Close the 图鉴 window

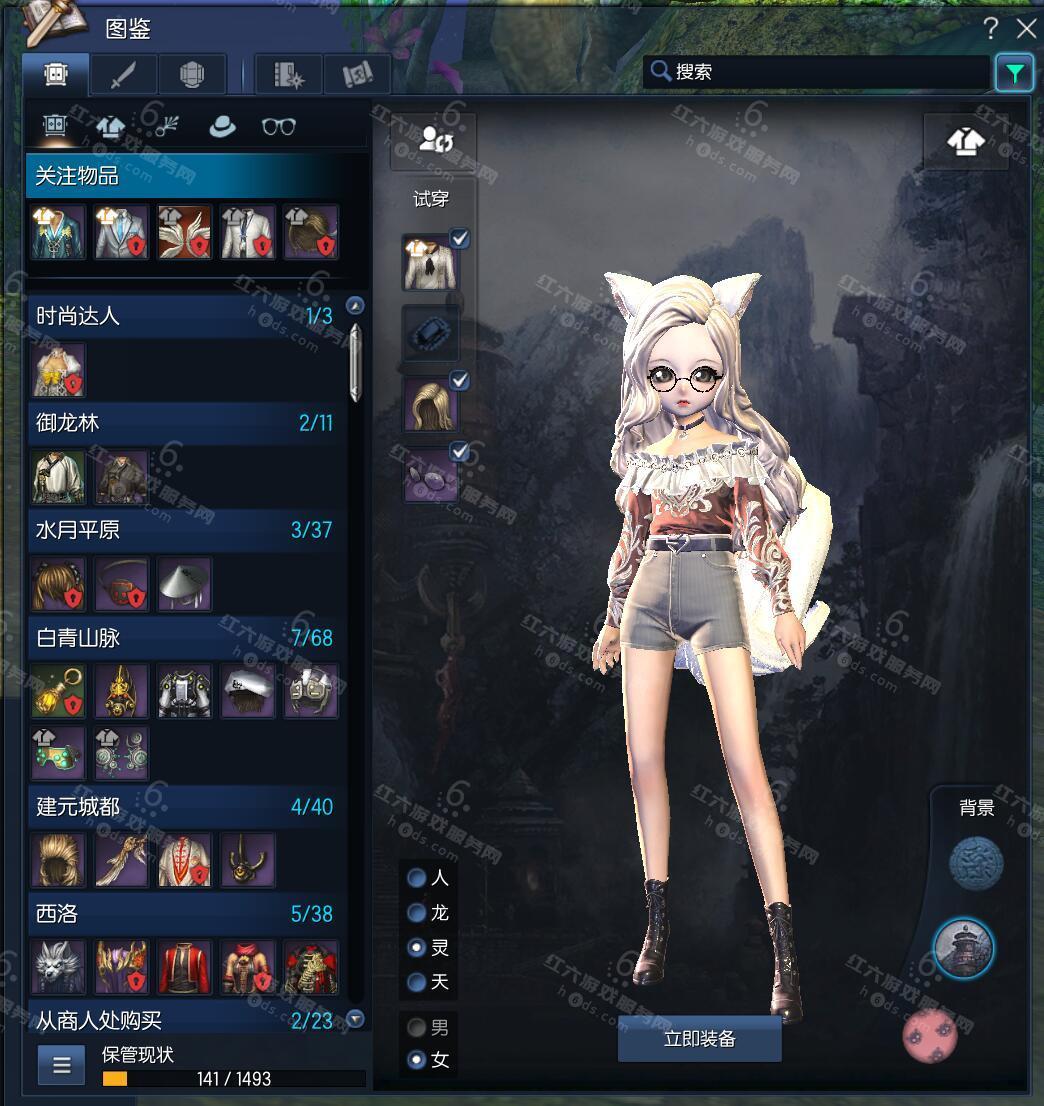1026,28
